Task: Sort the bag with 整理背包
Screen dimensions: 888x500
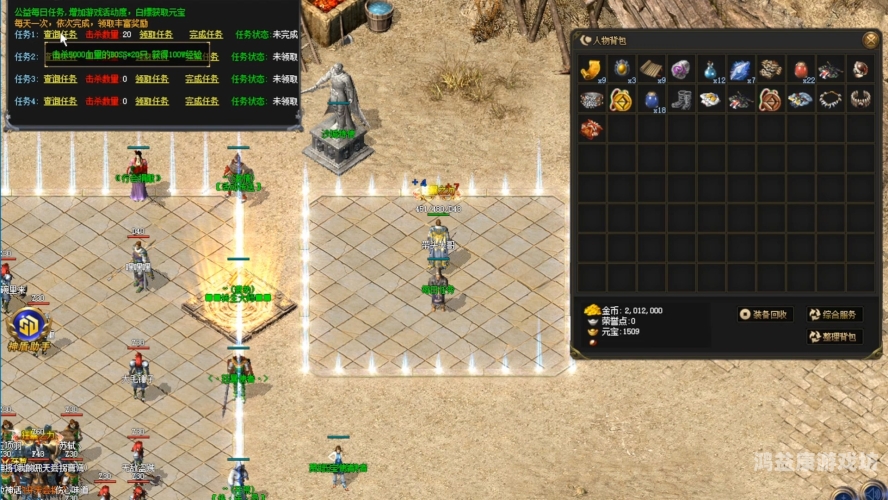Action: click(834, 336)
